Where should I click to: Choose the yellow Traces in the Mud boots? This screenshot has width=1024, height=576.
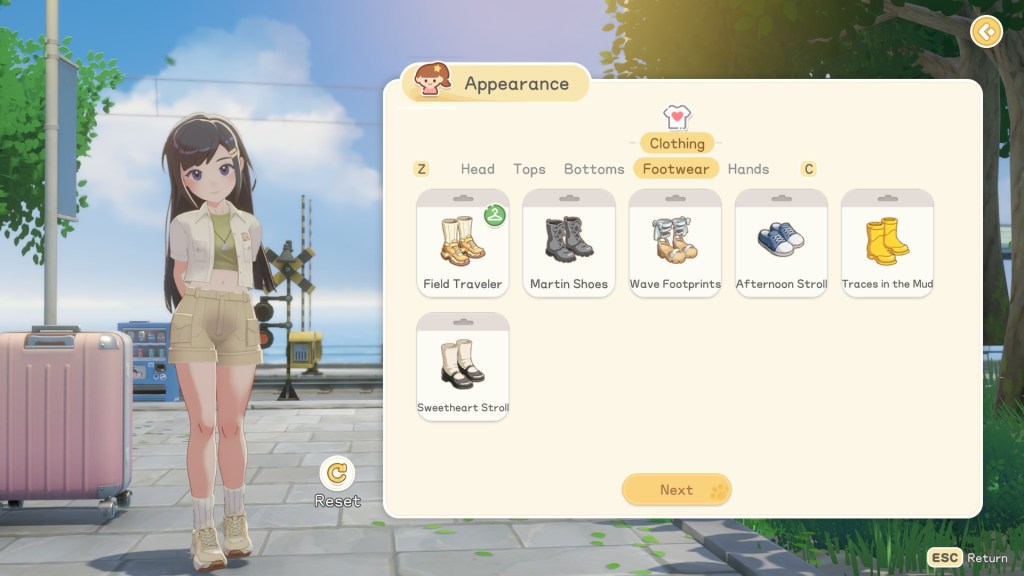(x=887, y=243)
